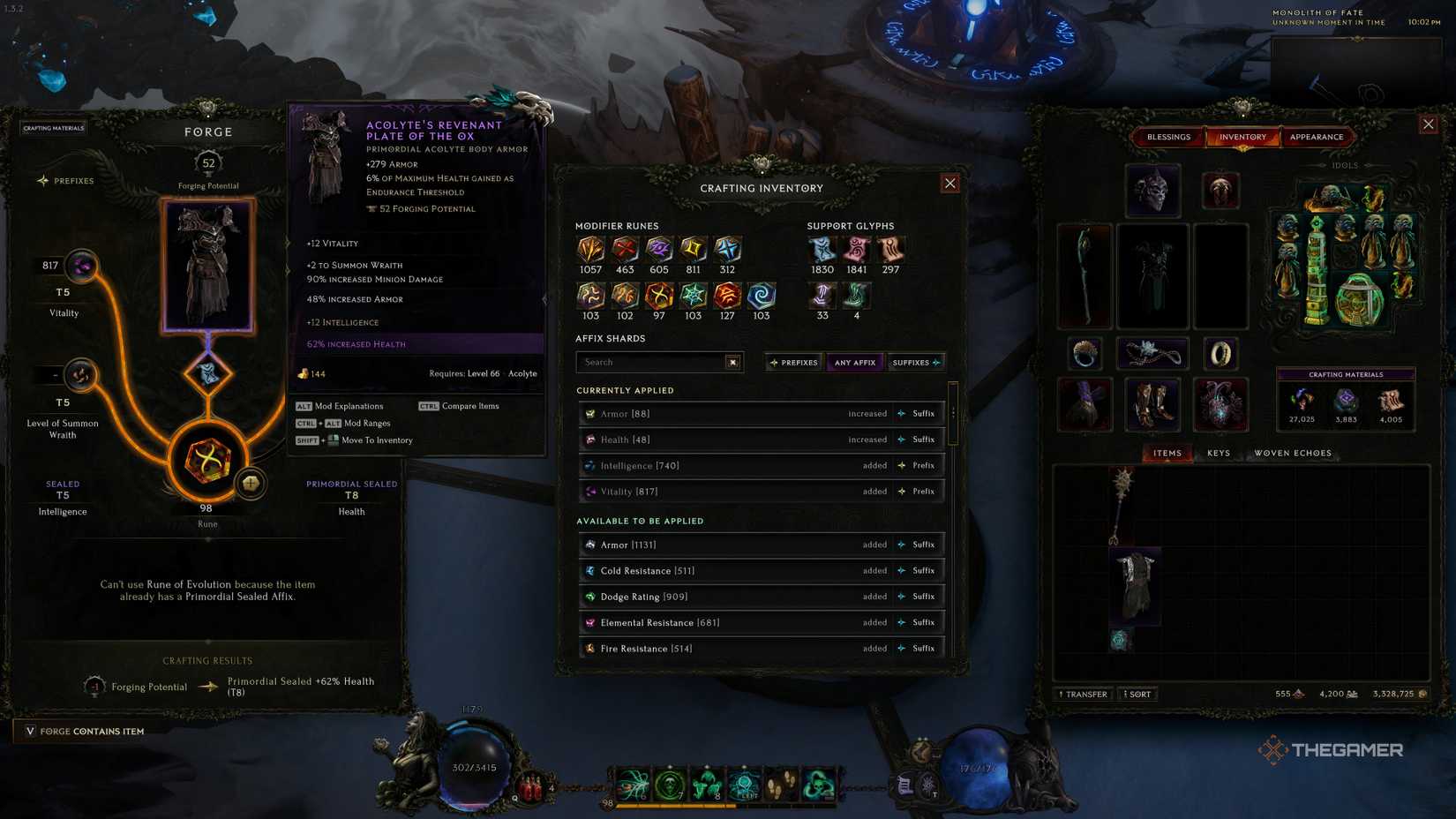Switch to the Blessings tab
This screenshot has width=1456, height=819.
[1168, 137]
